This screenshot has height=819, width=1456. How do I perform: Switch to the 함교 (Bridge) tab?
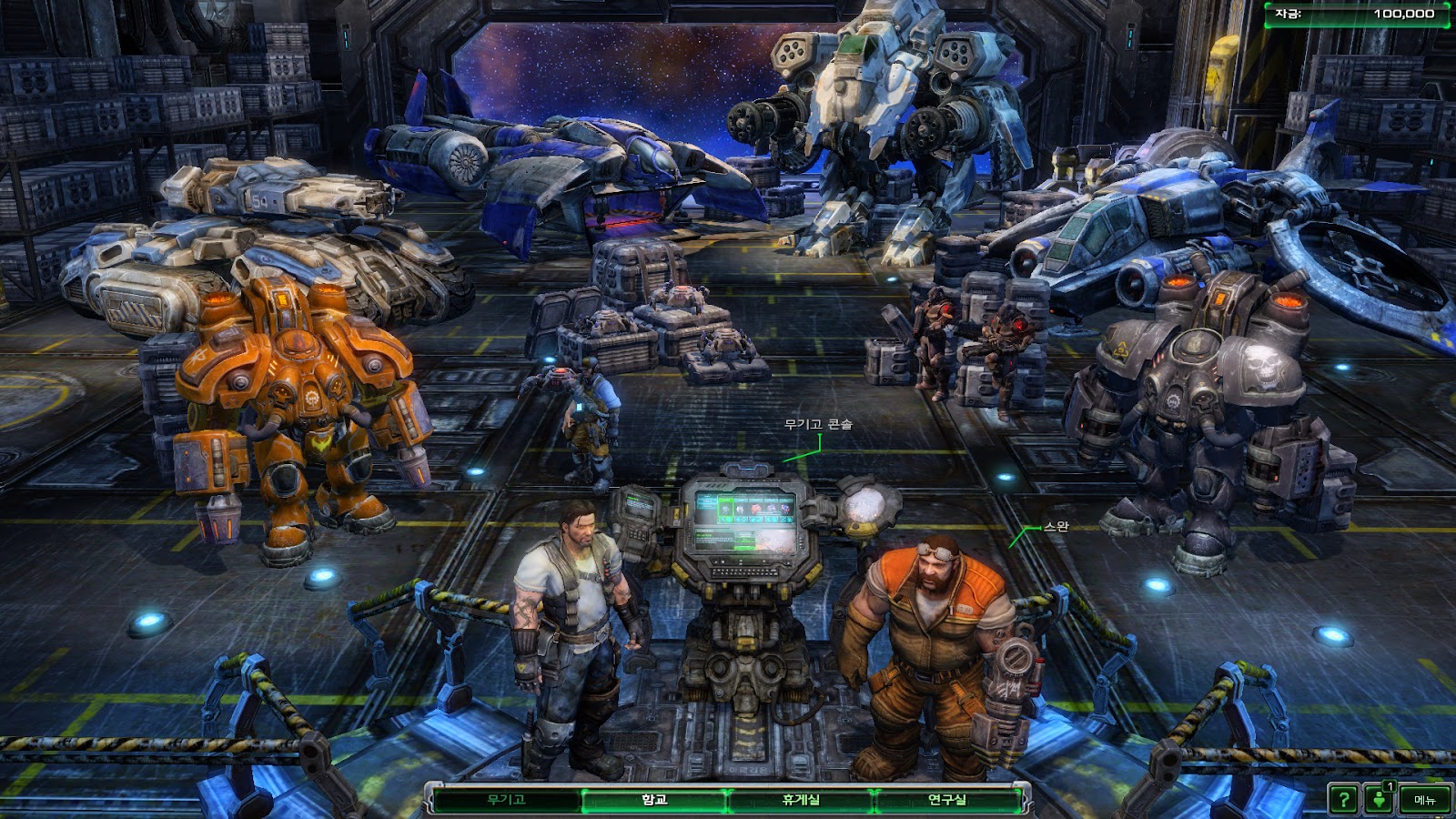click(654, 800)
